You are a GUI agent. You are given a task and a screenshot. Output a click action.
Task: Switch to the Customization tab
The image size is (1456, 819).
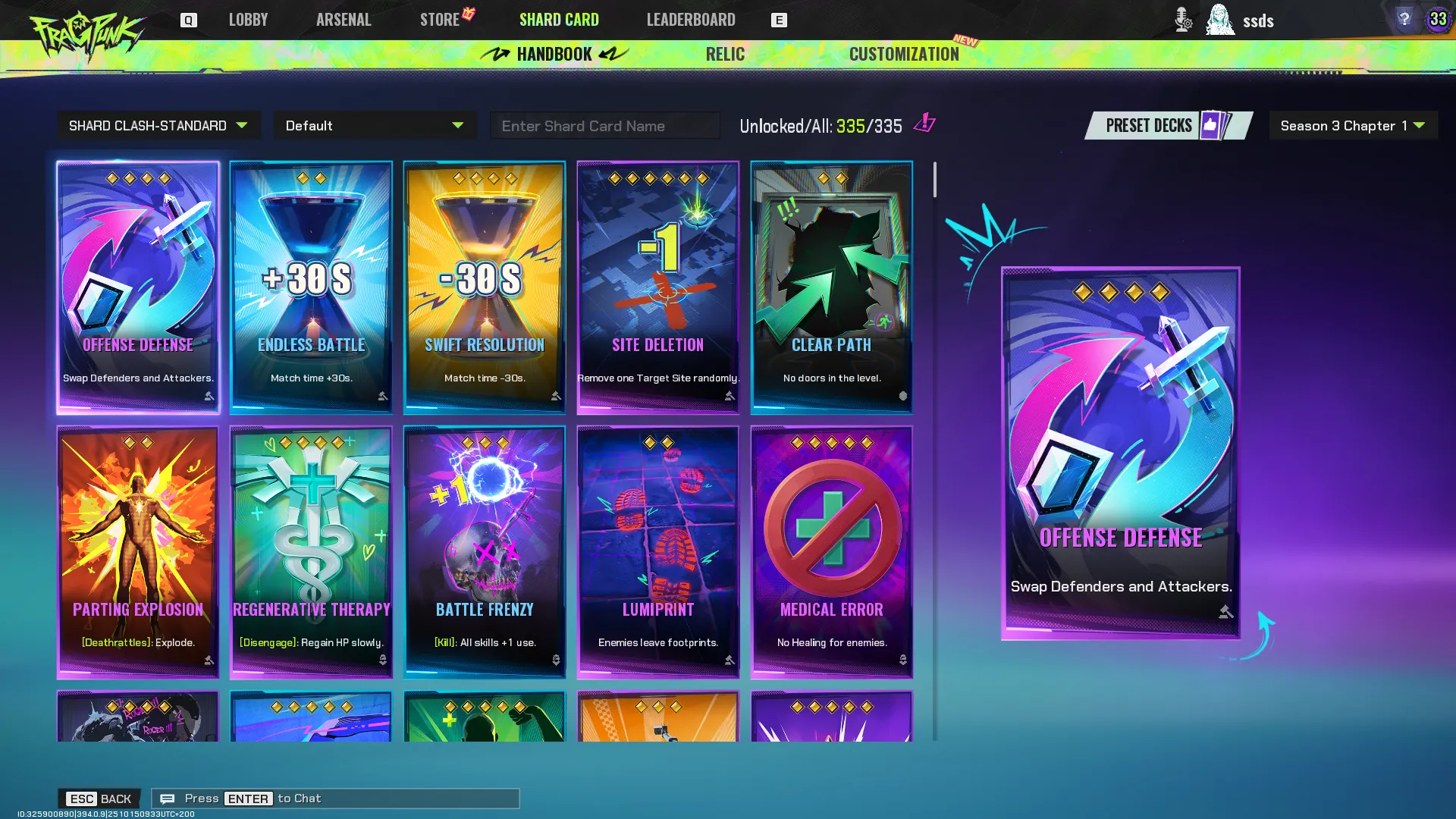pos(904,54)
